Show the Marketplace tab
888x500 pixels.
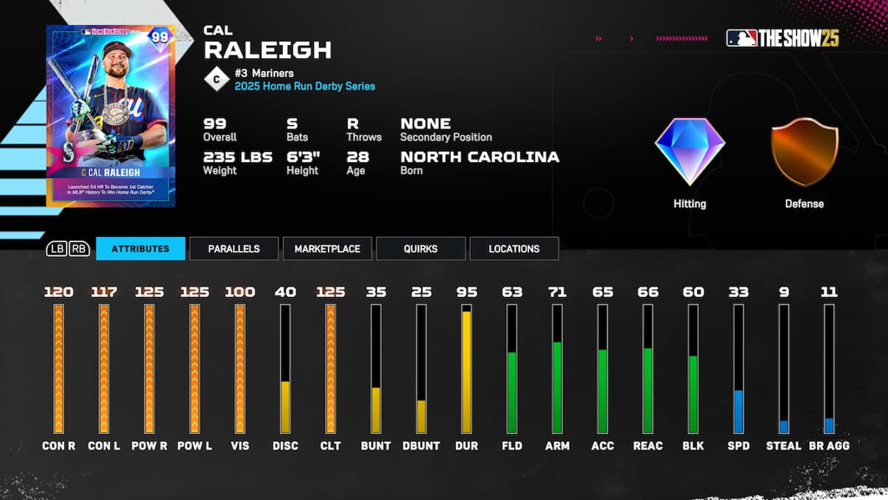(x=327, y=249)
